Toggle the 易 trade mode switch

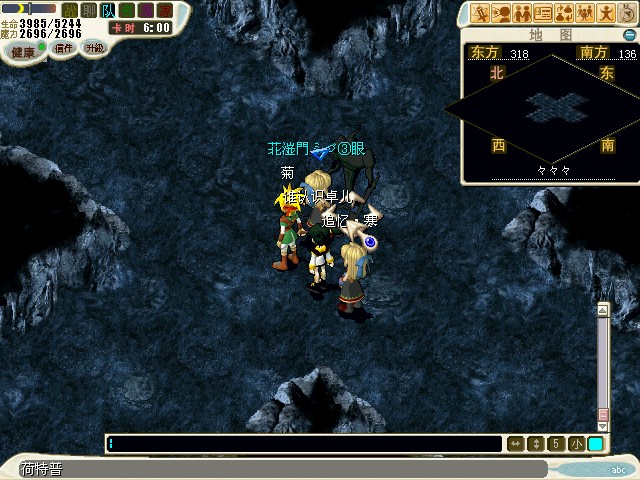point(145,11)
